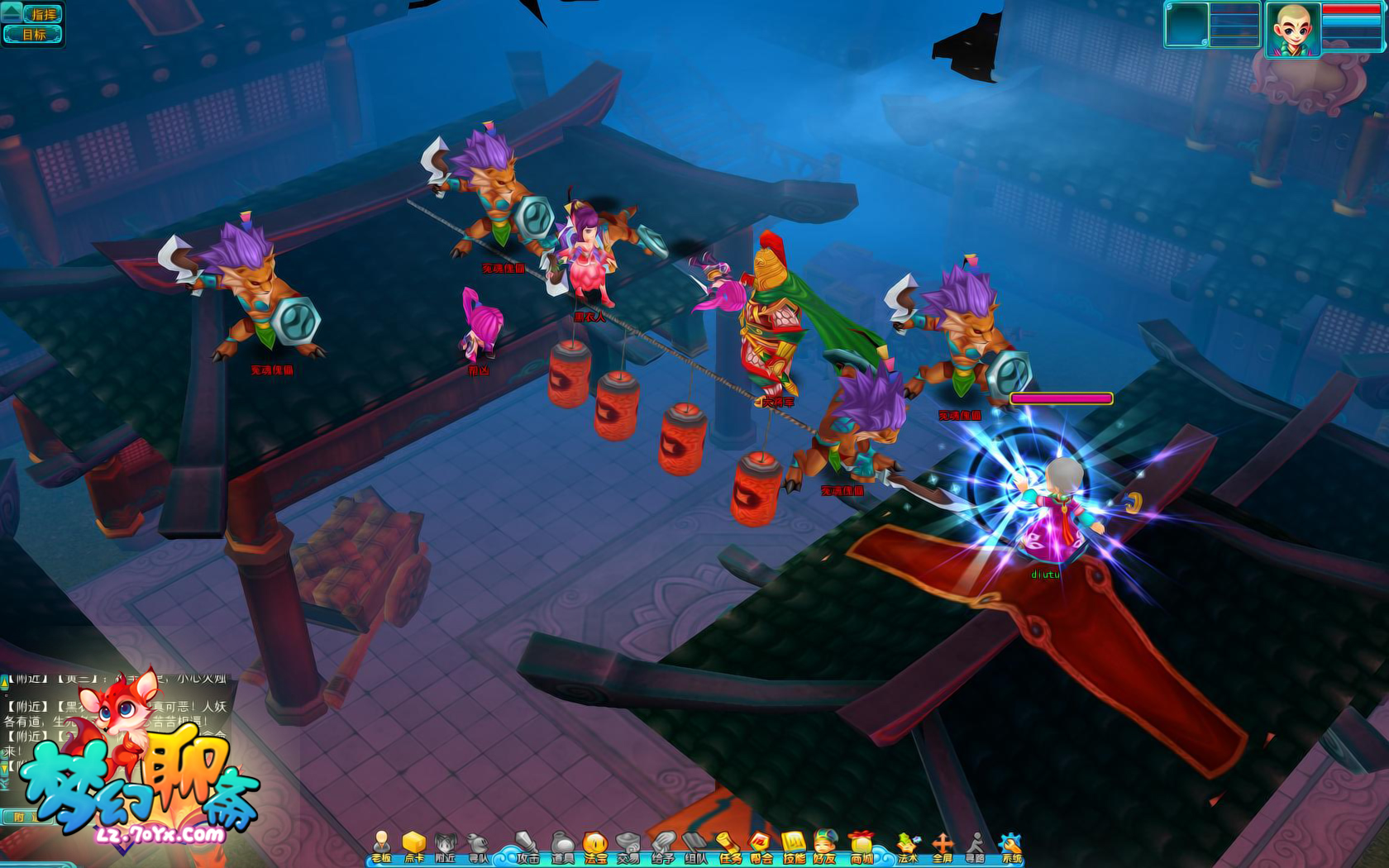Collapse the panel with the up arrow

[11, 12]
